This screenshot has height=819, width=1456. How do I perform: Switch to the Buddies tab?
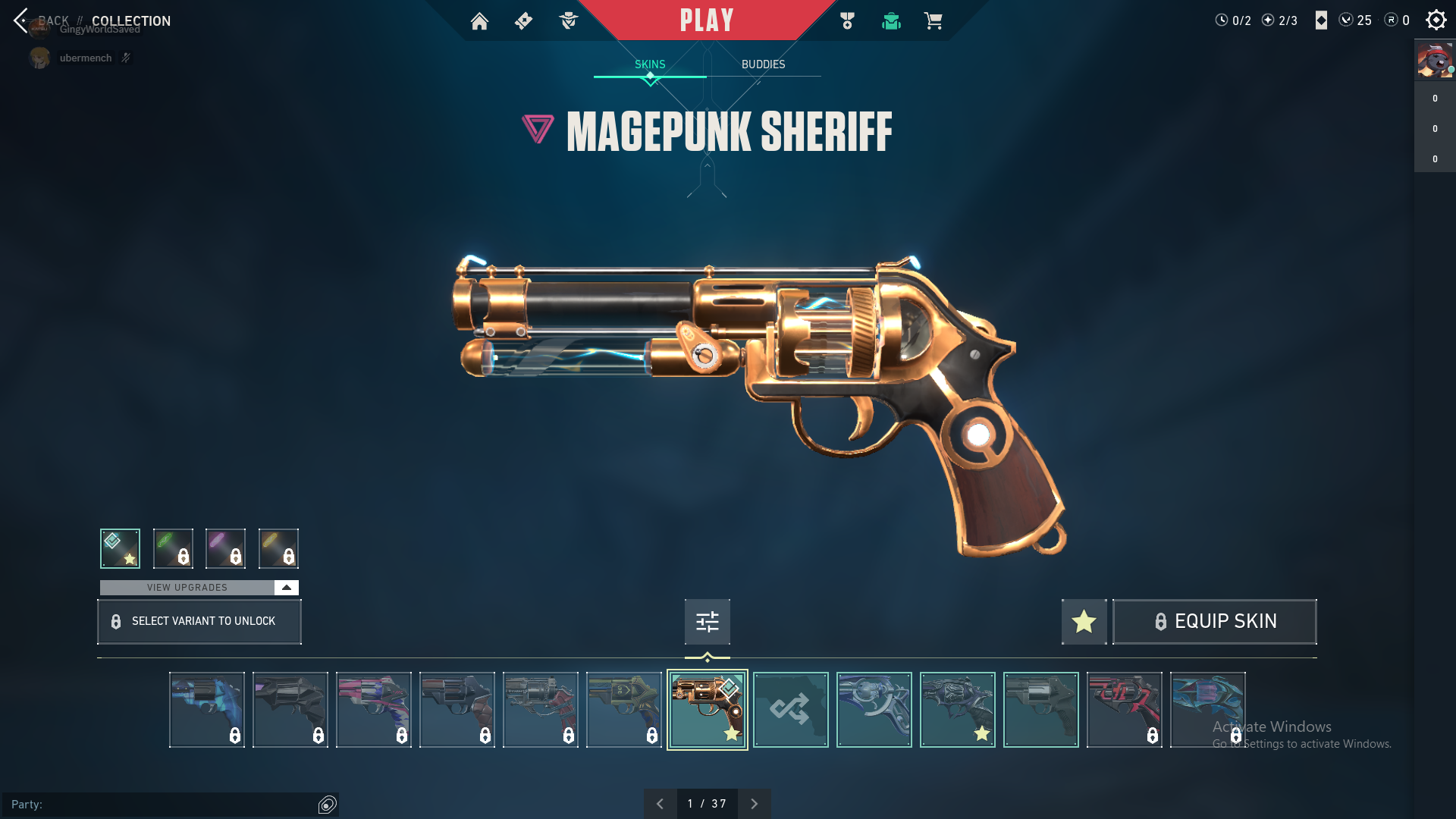click(763, 64)
